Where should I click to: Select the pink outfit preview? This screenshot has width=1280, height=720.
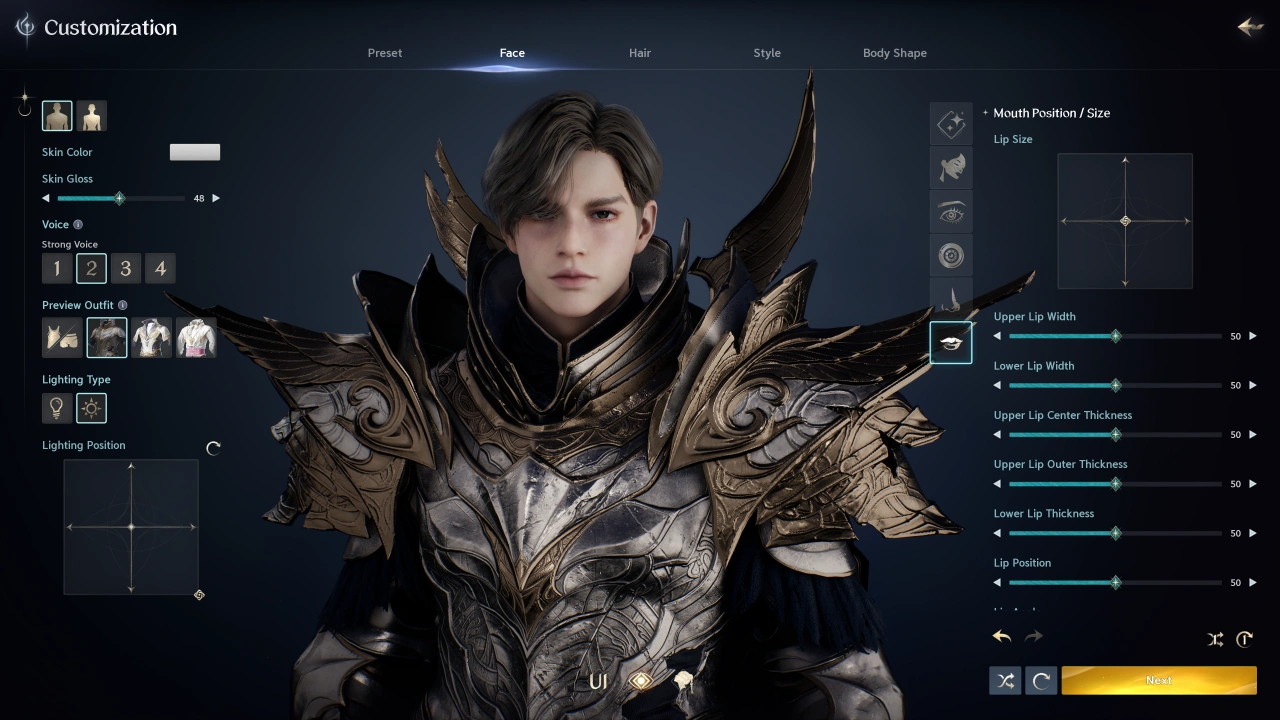pyautogui.click(x=196, y=338)
